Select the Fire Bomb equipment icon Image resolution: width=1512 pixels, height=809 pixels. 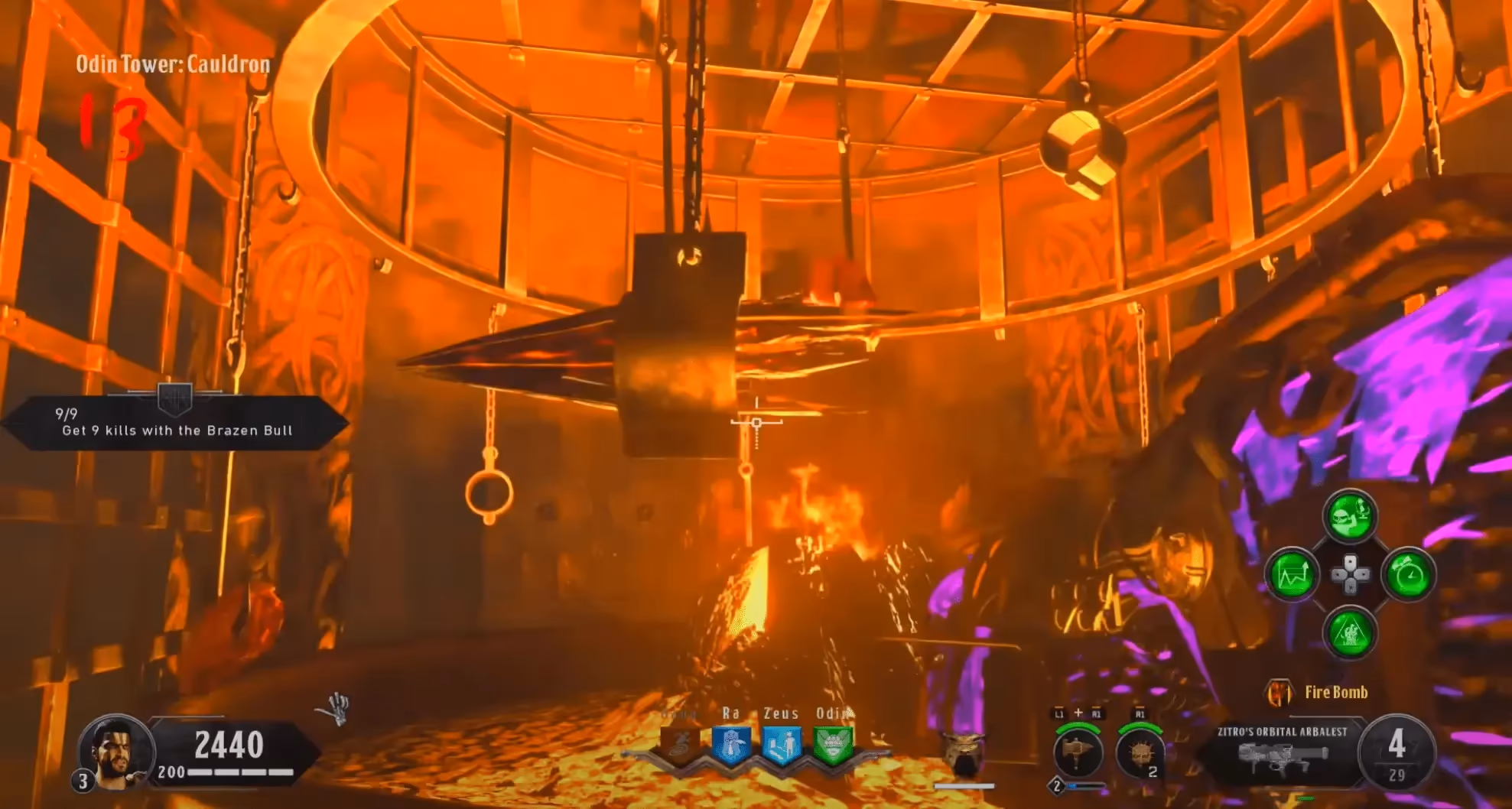coord(1279,693)
